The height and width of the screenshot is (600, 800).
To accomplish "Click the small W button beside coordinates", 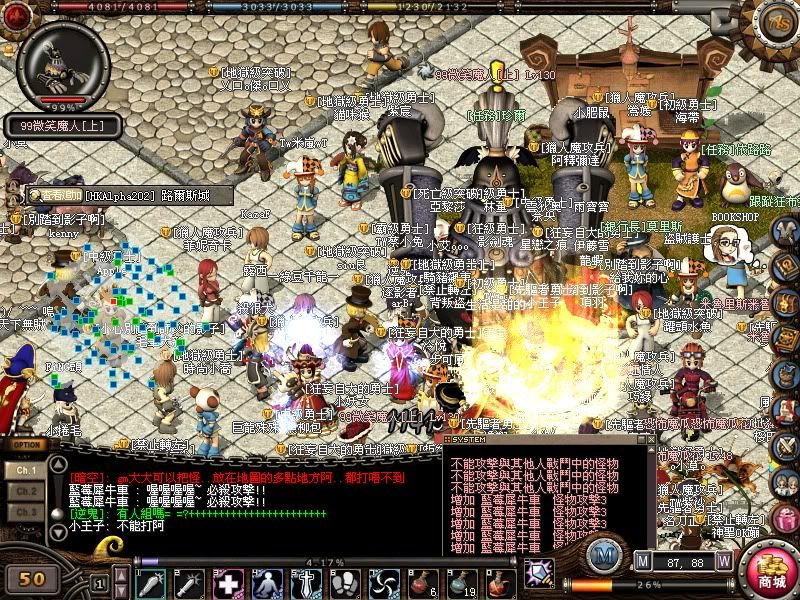I will tap(724, 562).
